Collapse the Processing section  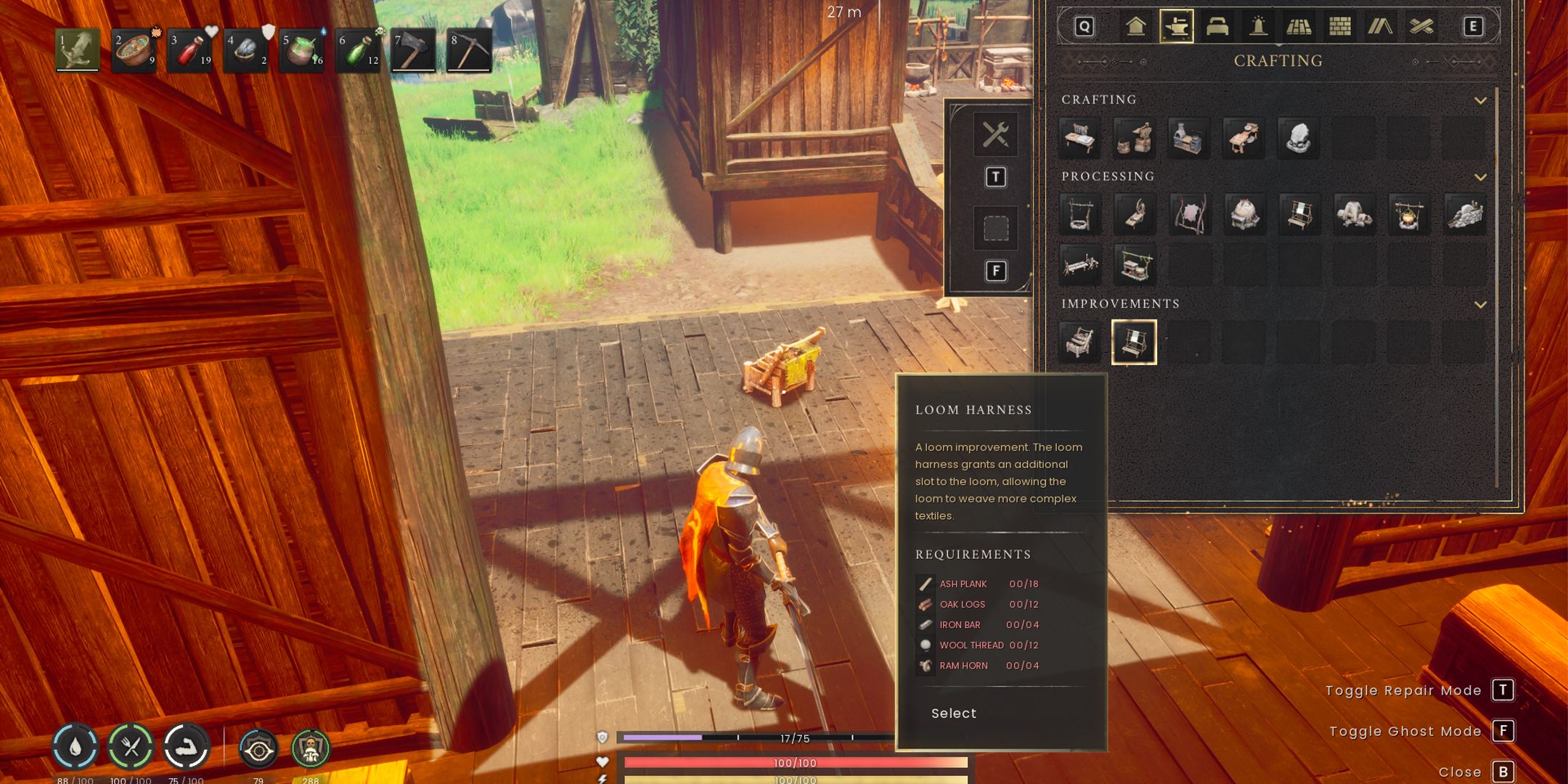pos(1480,177)
